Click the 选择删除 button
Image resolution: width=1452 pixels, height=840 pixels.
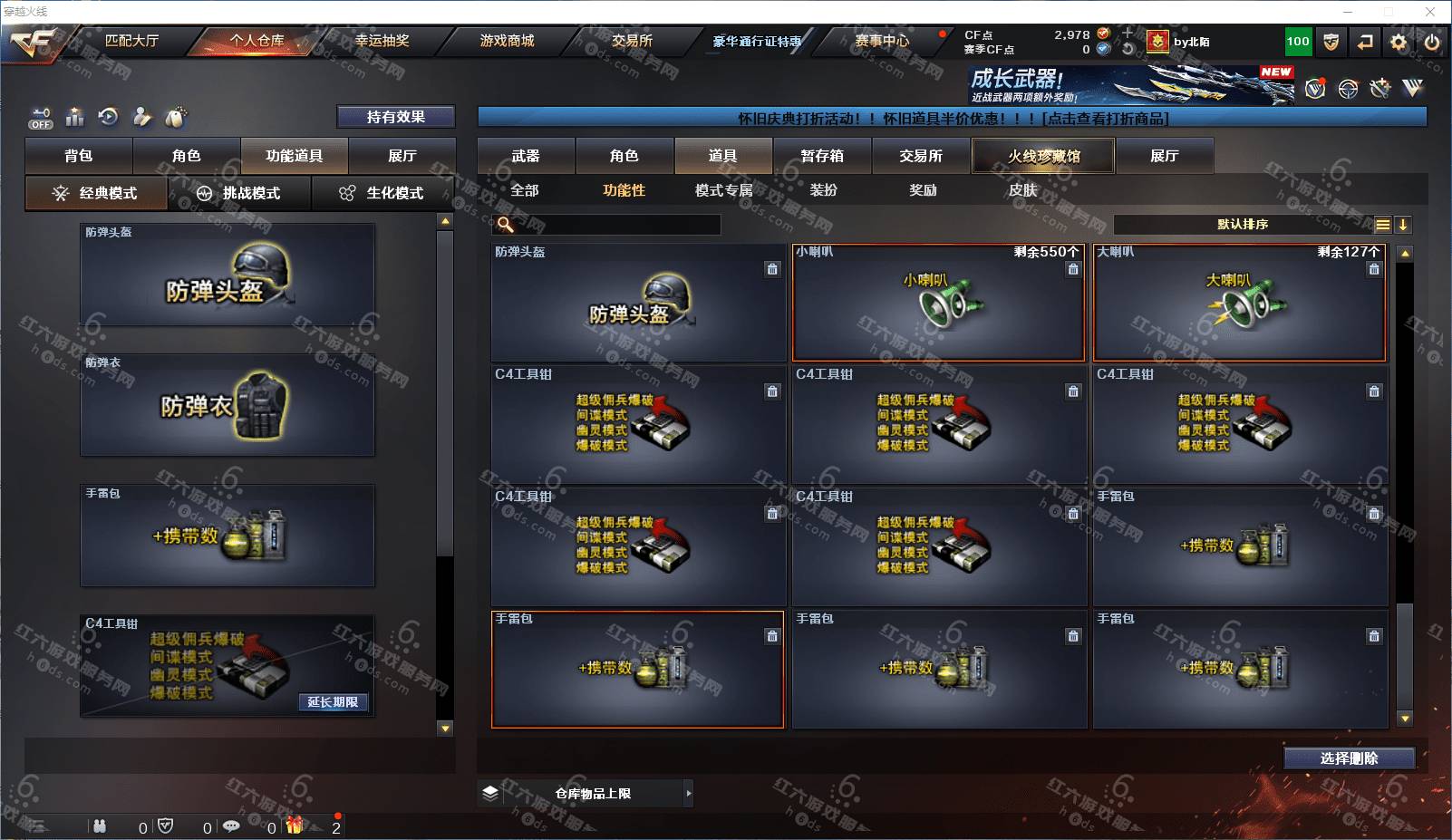tap(1349, 758)
